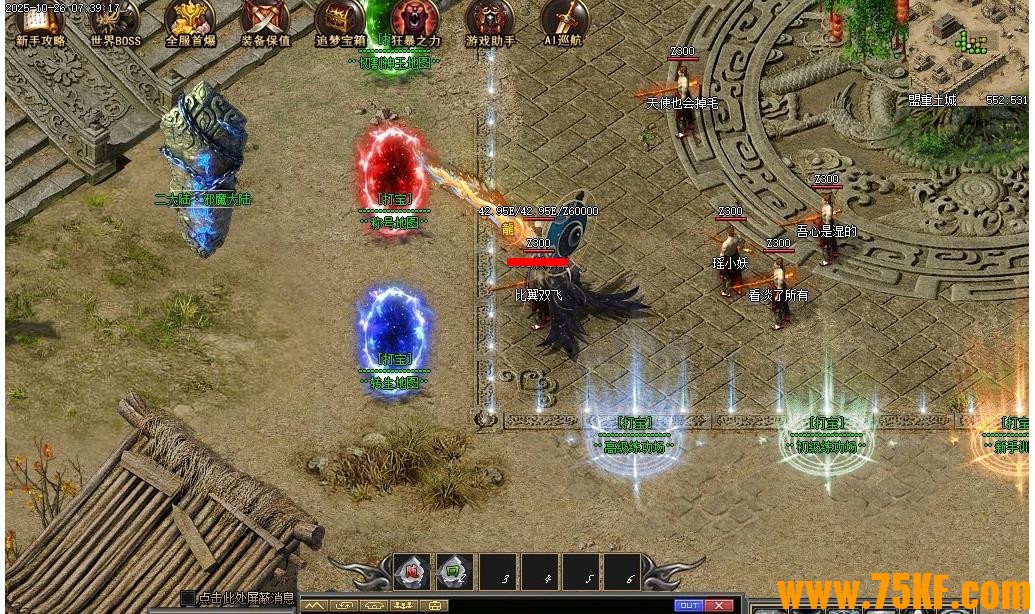1035x614 pixels.
Task: Tick the 点击此处屏蔽消息 message block checkbox
Action: 188,598
